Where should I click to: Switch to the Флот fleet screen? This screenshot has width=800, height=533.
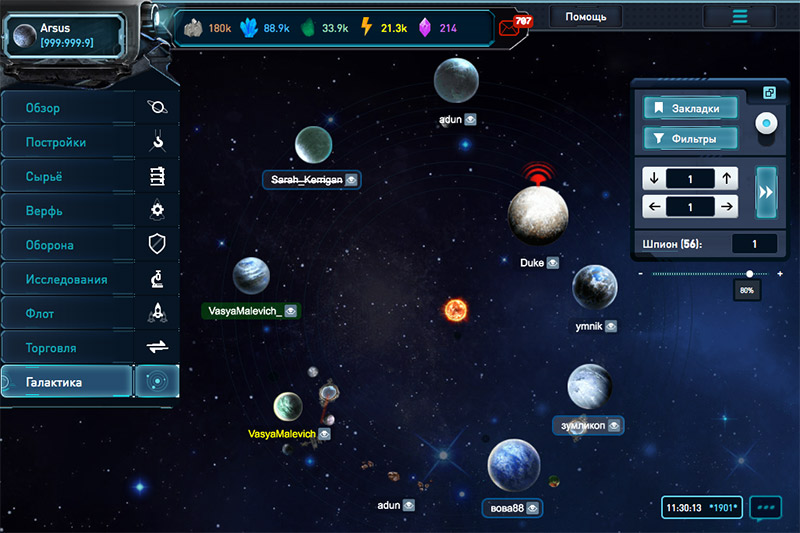point(68,314)
